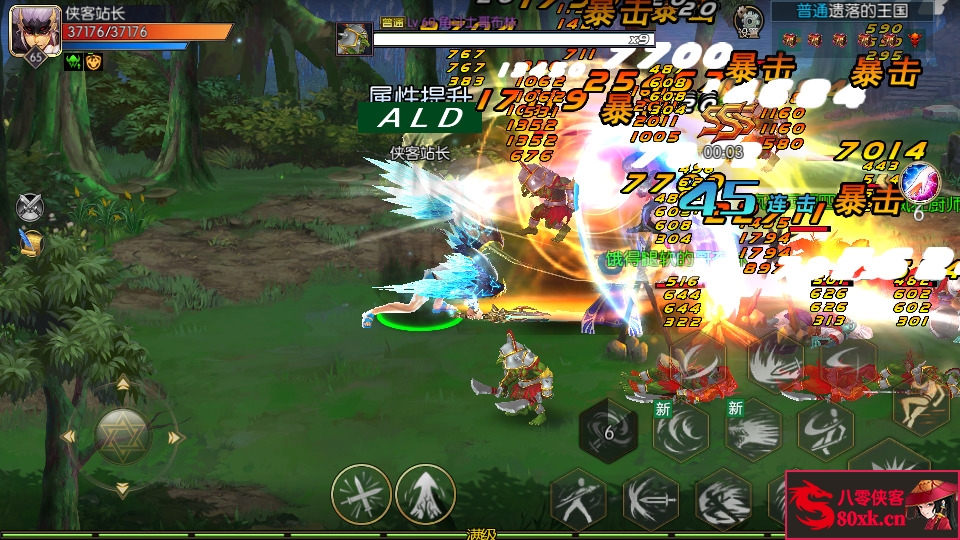Viewport: 960px width, 540px height.
Task: Click the joystick's up arrow
Action: tap(122, 384)
